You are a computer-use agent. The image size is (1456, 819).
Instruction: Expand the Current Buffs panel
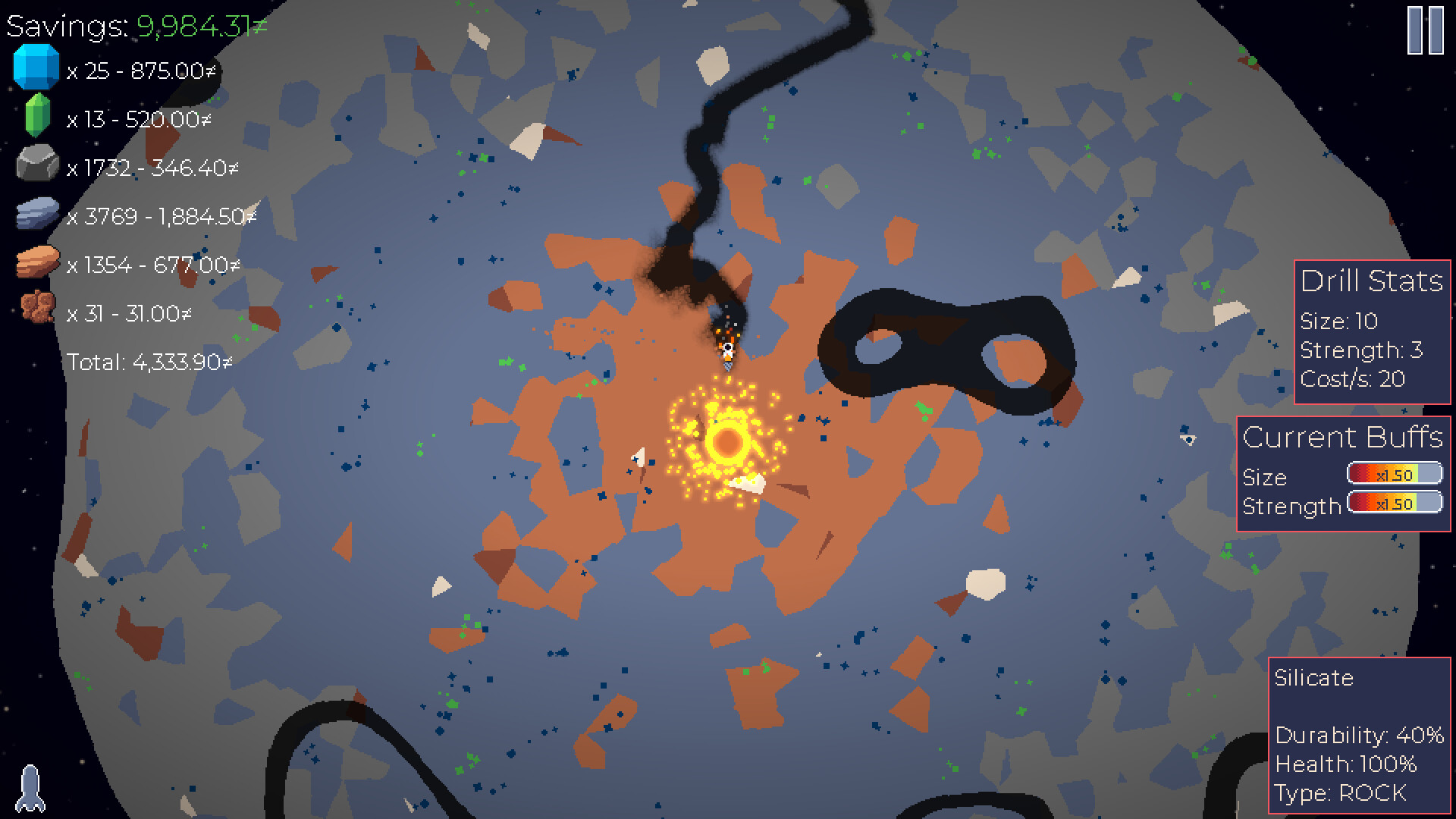[1344, 436]
